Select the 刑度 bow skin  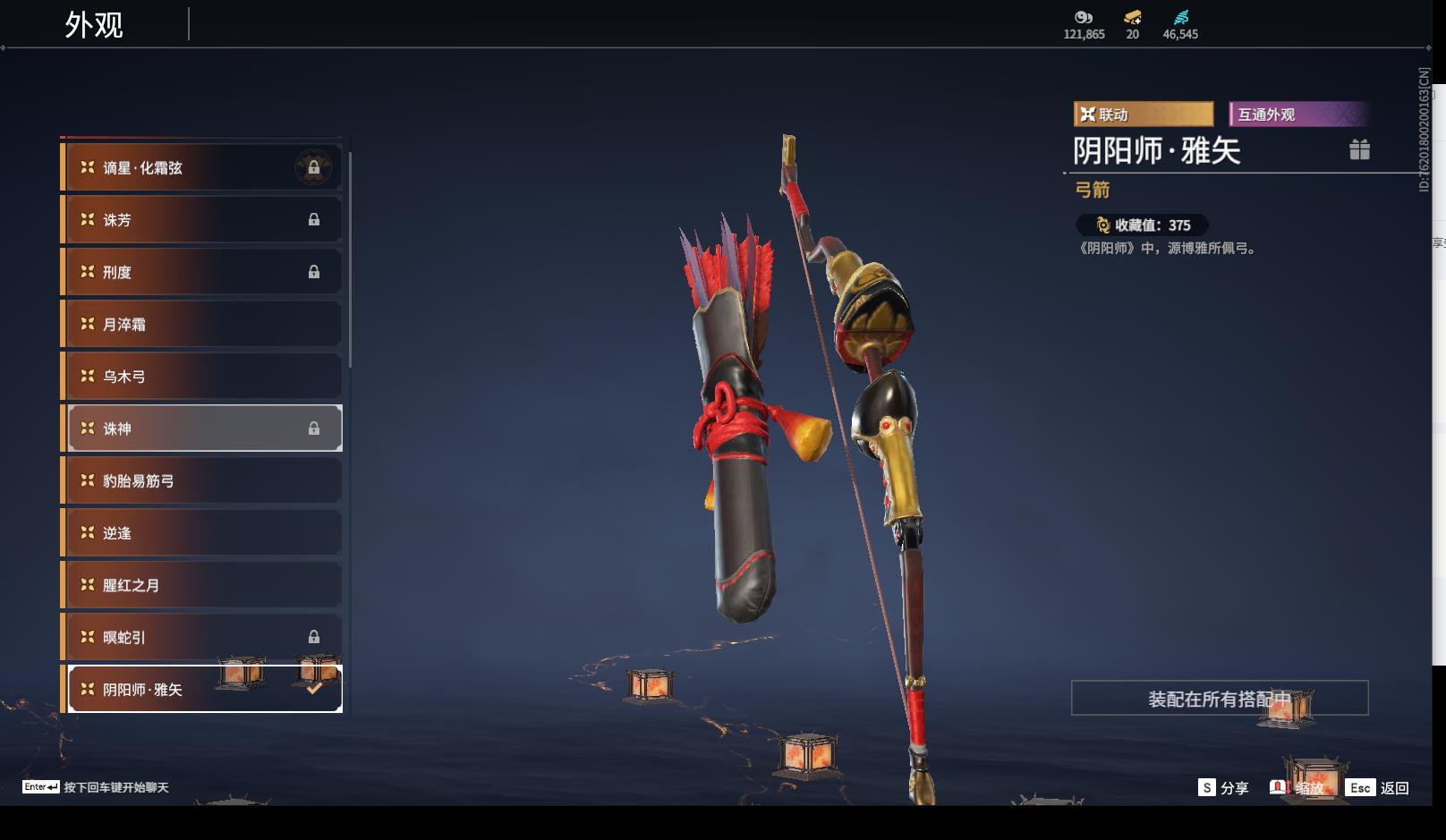(204, 272)
